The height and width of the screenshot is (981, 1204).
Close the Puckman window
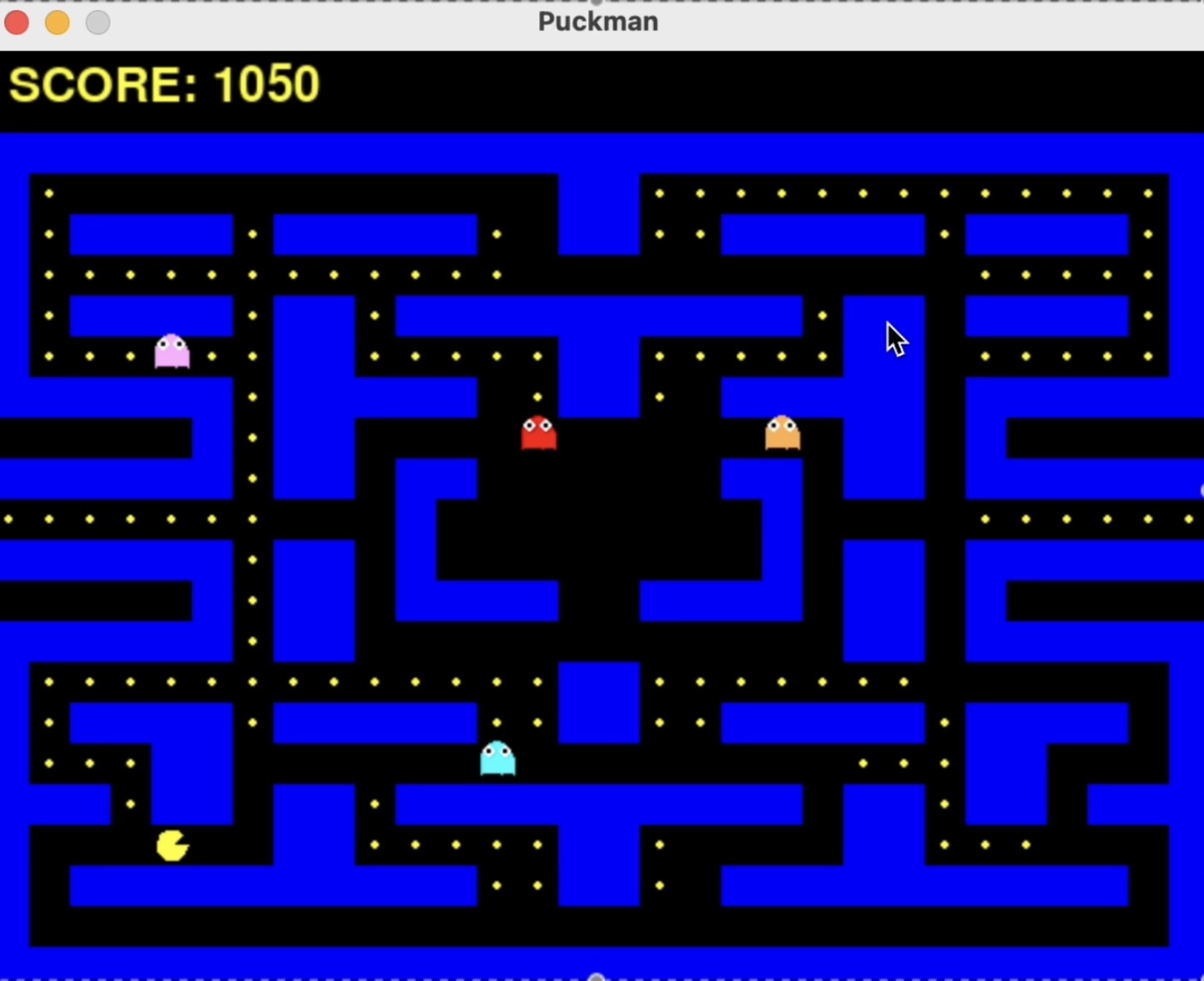(17, 22)
